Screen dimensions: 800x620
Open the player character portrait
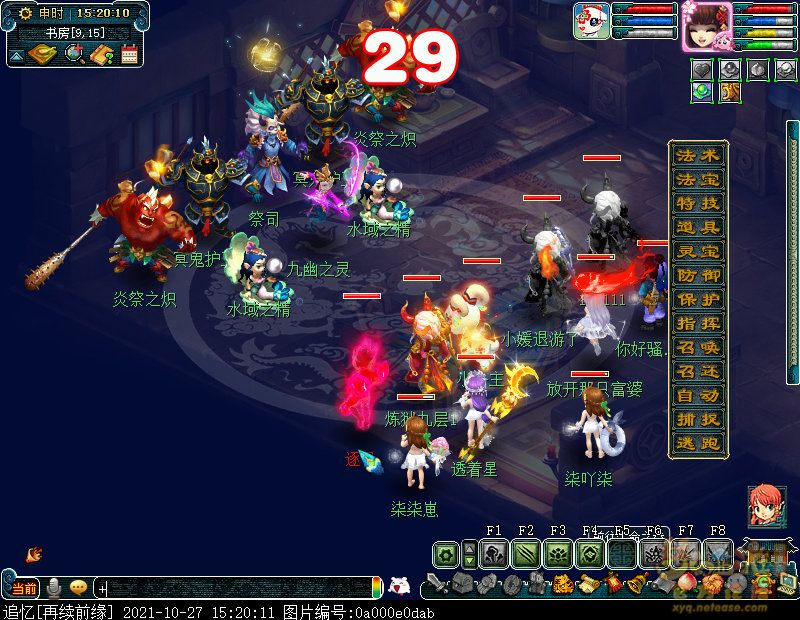pyautogui.click(x=707, y=24)
